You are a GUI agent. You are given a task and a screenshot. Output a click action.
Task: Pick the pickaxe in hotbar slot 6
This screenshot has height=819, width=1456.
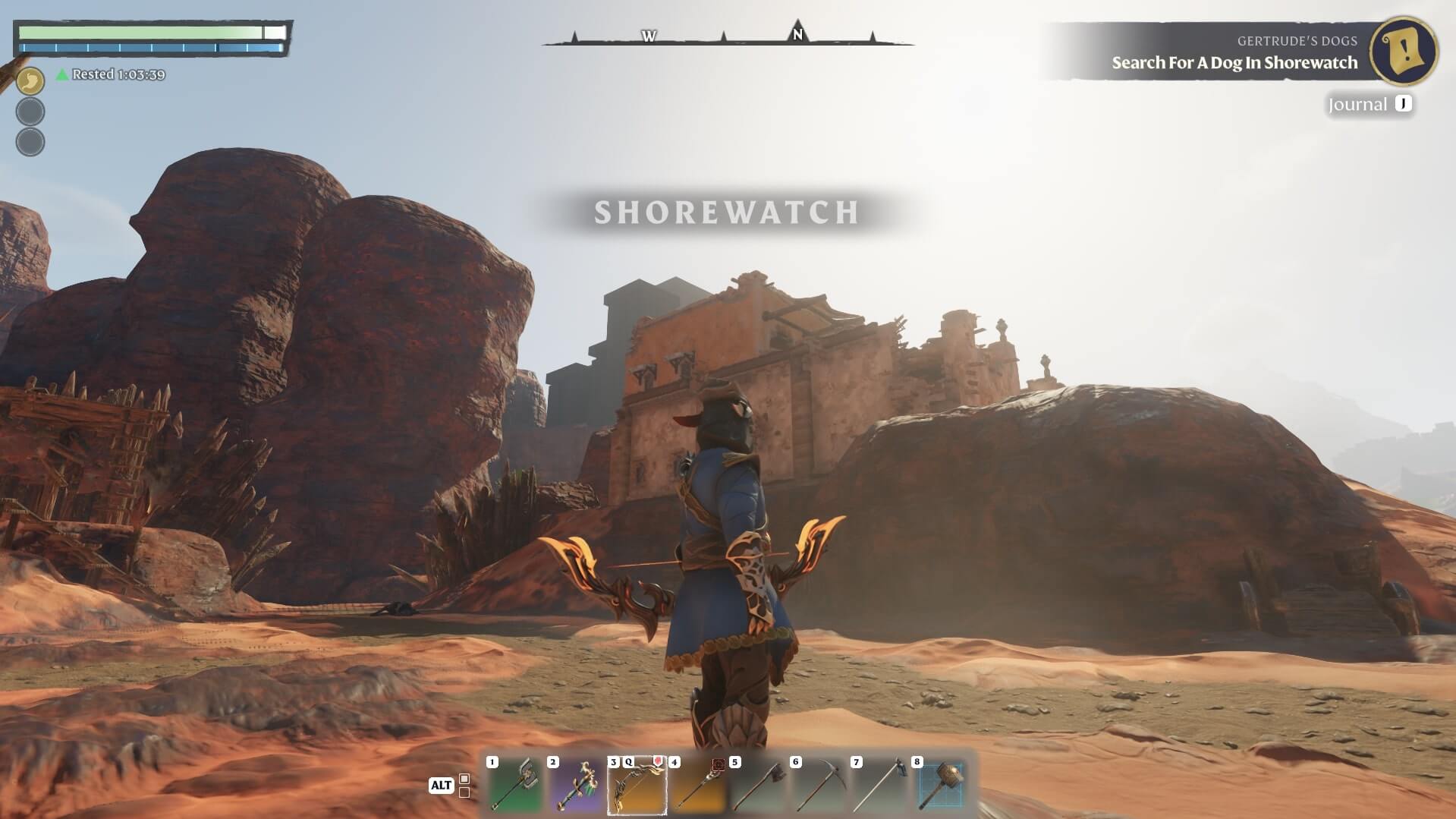click(x=819, y=785)
